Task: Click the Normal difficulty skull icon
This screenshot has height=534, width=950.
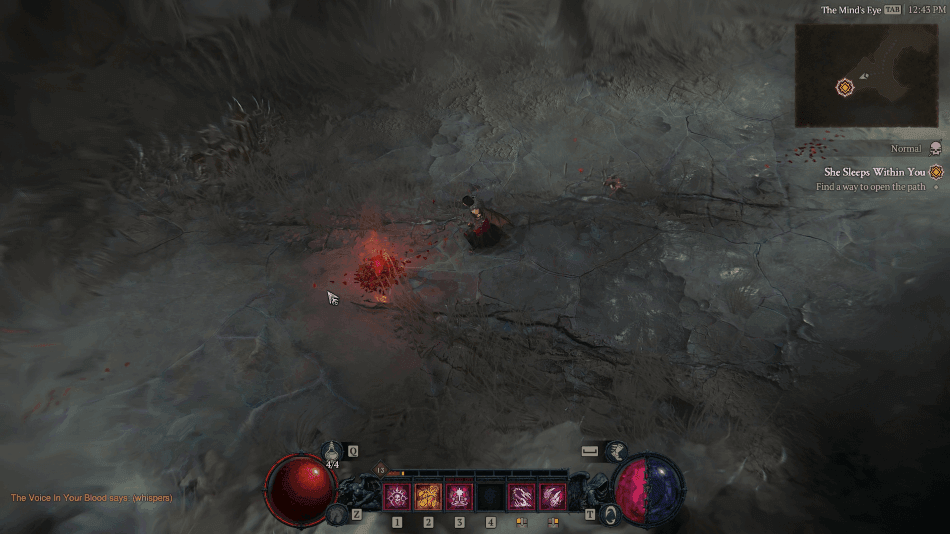Action: pyautogui.click(x=935, y=148)
